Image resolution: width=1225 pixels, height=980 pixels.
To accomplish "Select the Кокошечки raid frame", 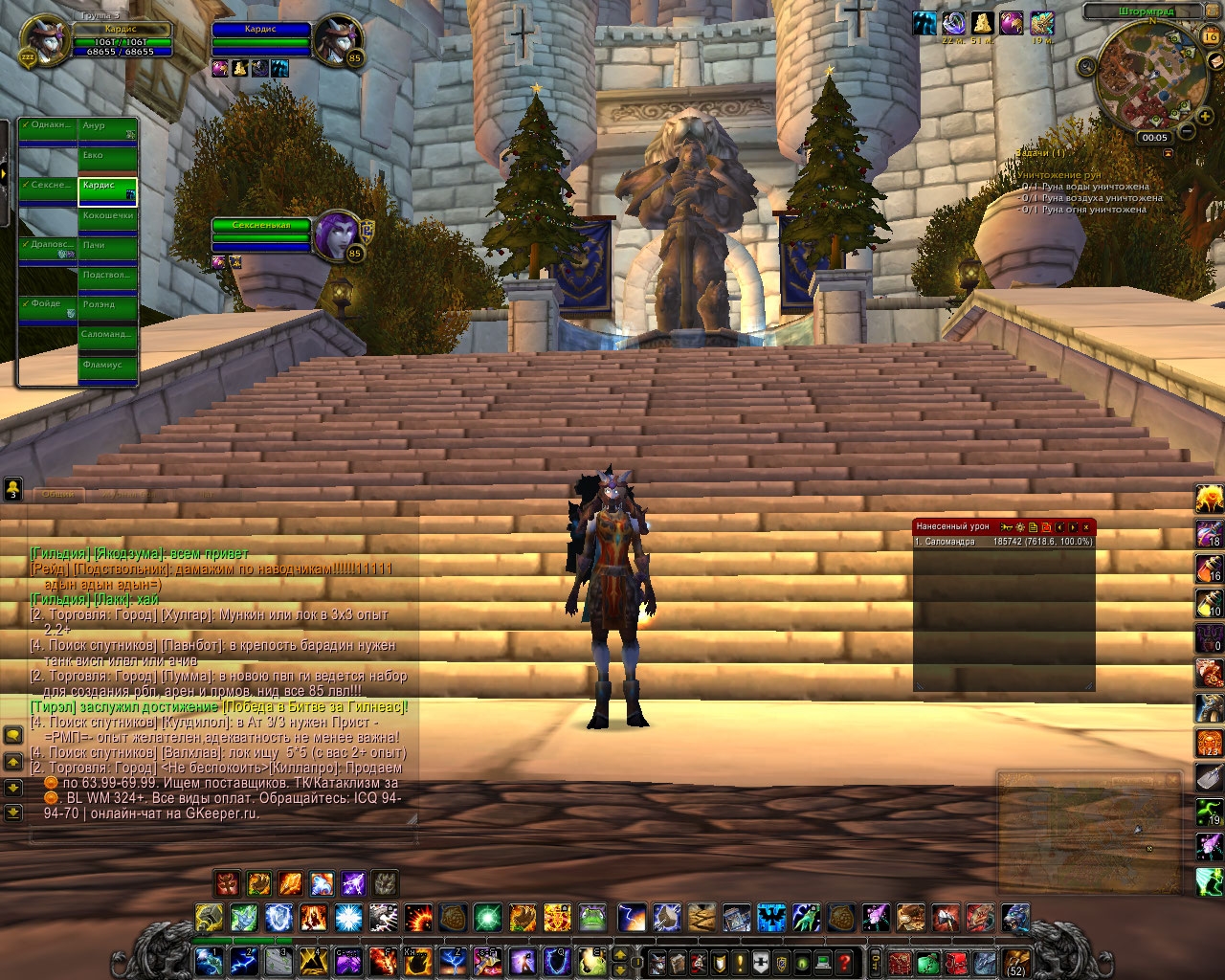I will coord(107,221).
